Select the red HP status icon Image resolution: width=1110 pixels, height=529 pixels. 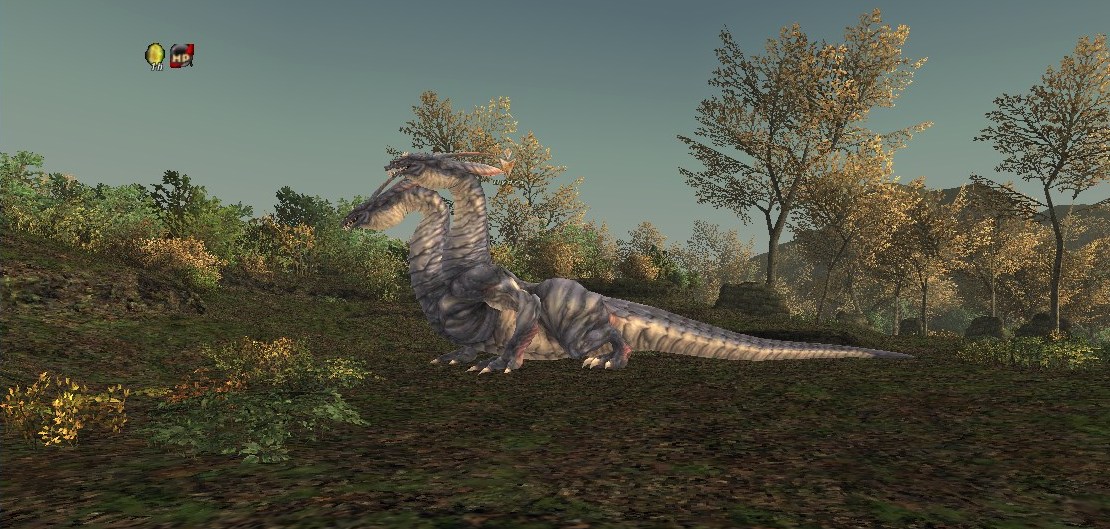click(181, 56)
